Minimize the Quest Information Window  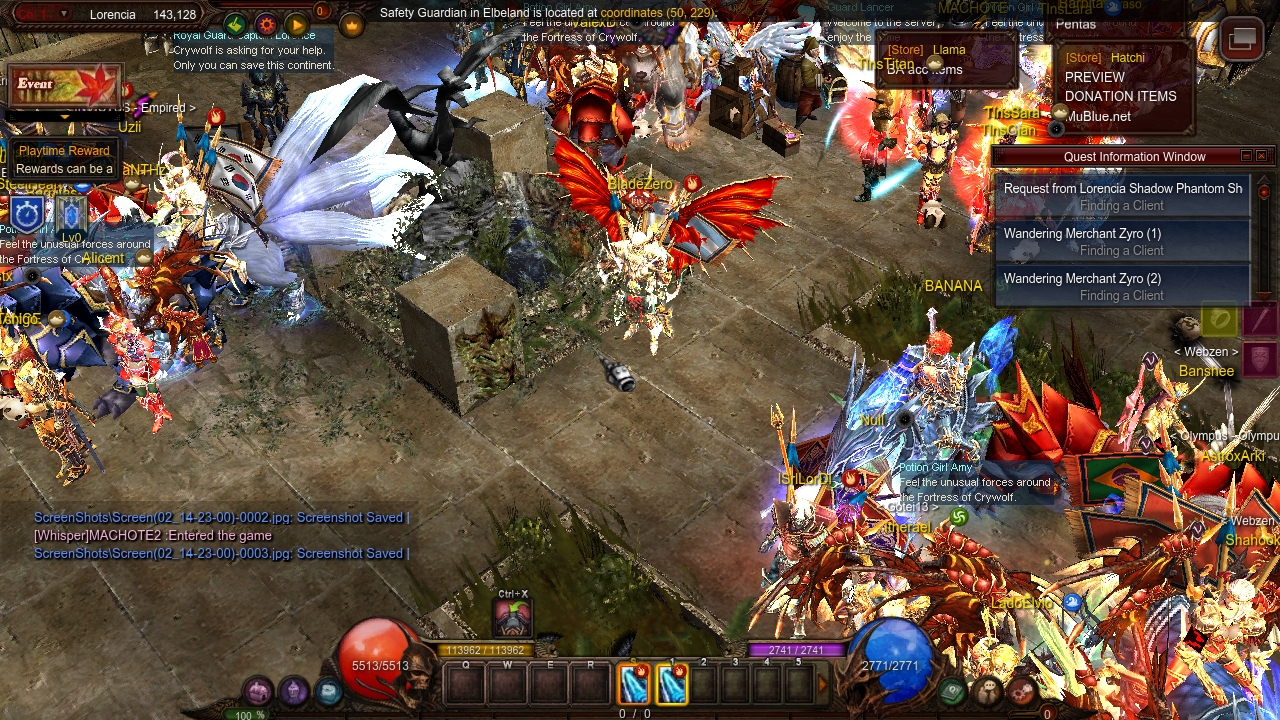(1246, 156)
